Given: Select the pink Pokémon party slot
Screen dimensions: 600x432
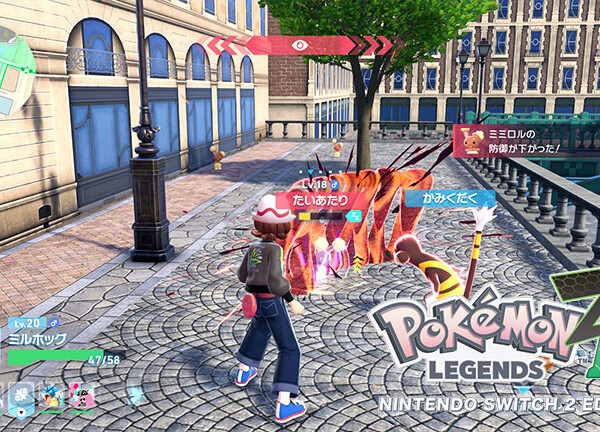Looking at the screenshot, I should (x=81, y=397).
